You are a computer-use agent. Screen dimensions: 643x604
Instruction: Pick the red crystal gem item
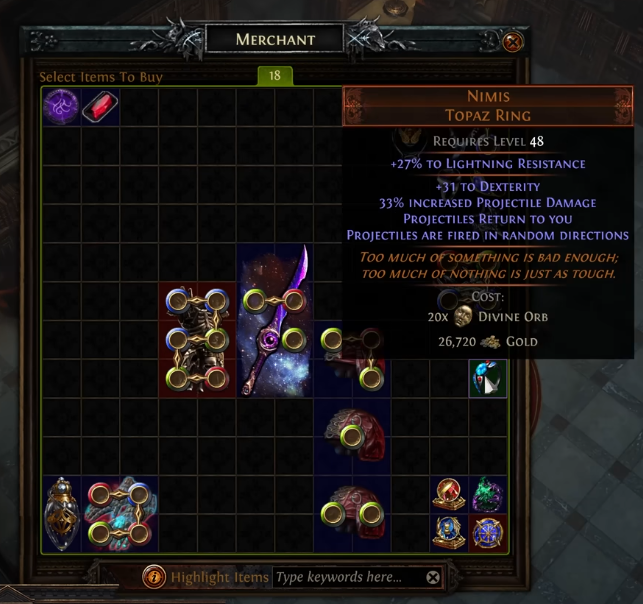point(100,107)
